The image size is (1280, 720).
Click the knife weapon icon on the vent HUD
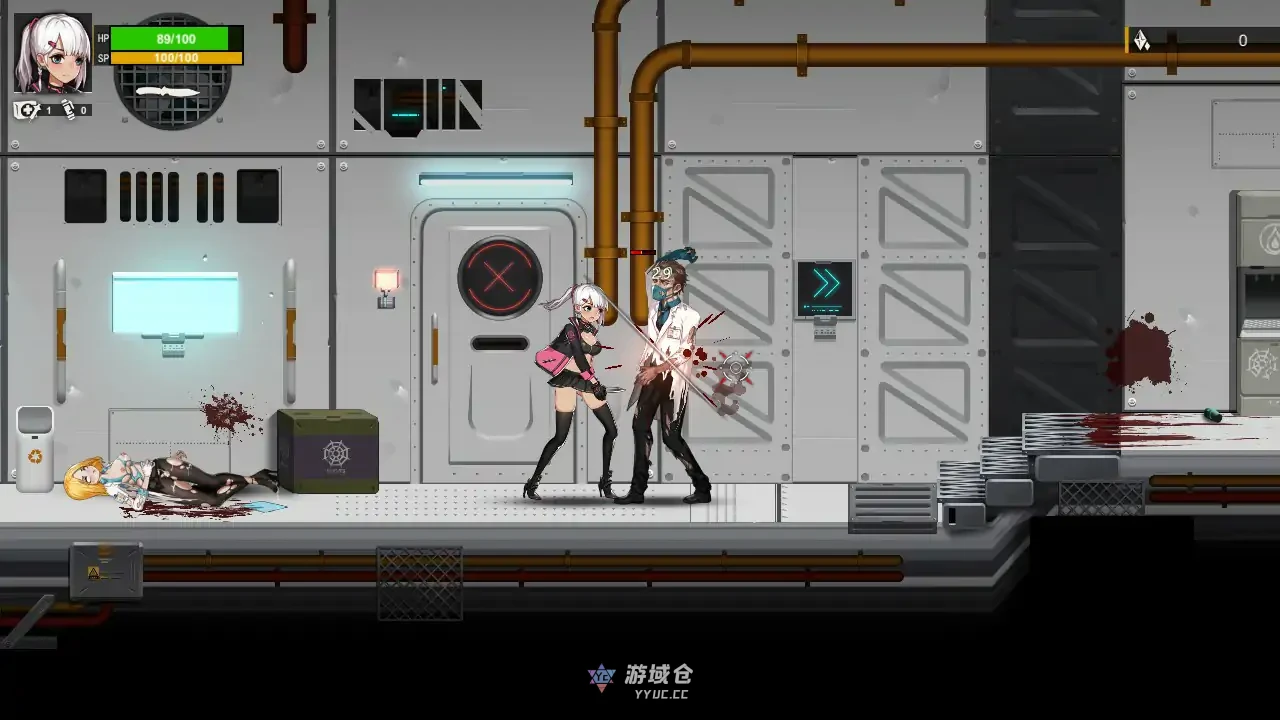click(168, 92)
